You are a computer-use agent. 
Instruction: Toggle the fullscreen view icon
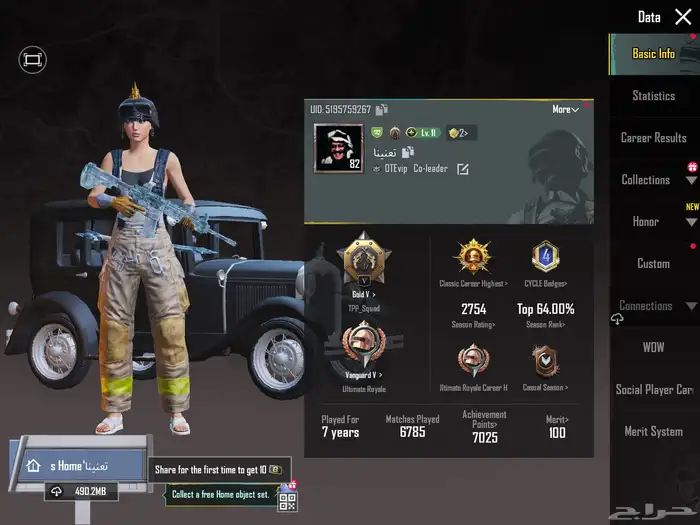(x=32, y=61)
